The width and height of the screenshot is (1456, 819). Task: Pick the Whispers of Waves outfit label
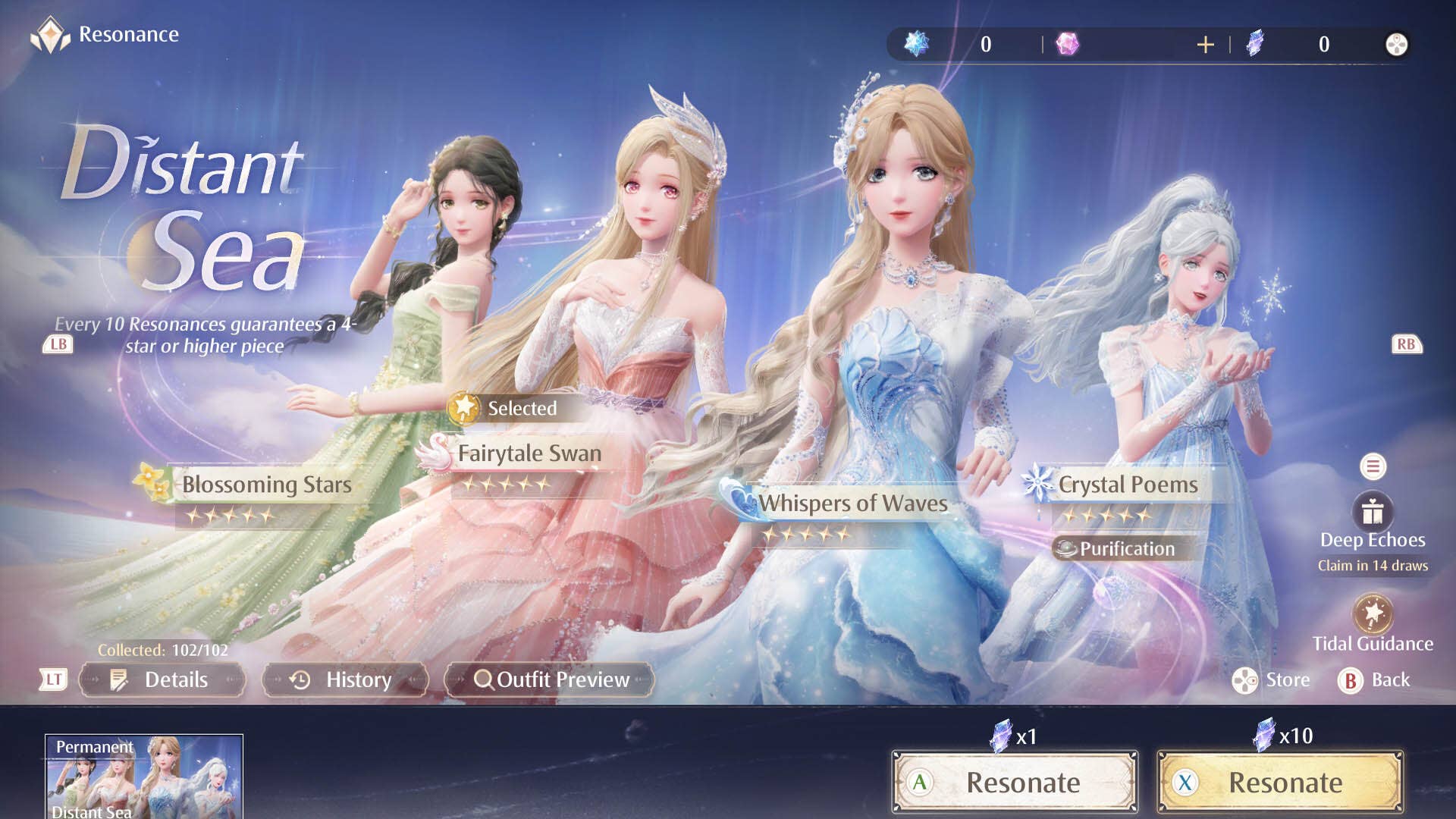click(x=852, y=503)
